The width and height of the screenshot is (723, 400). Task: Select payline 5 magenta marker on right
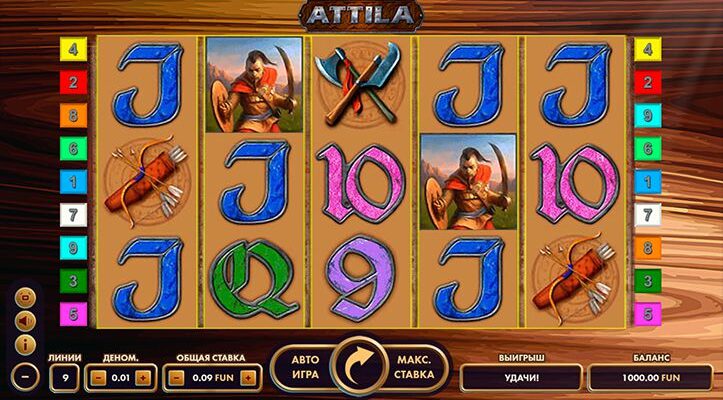[x=648, y=313]
